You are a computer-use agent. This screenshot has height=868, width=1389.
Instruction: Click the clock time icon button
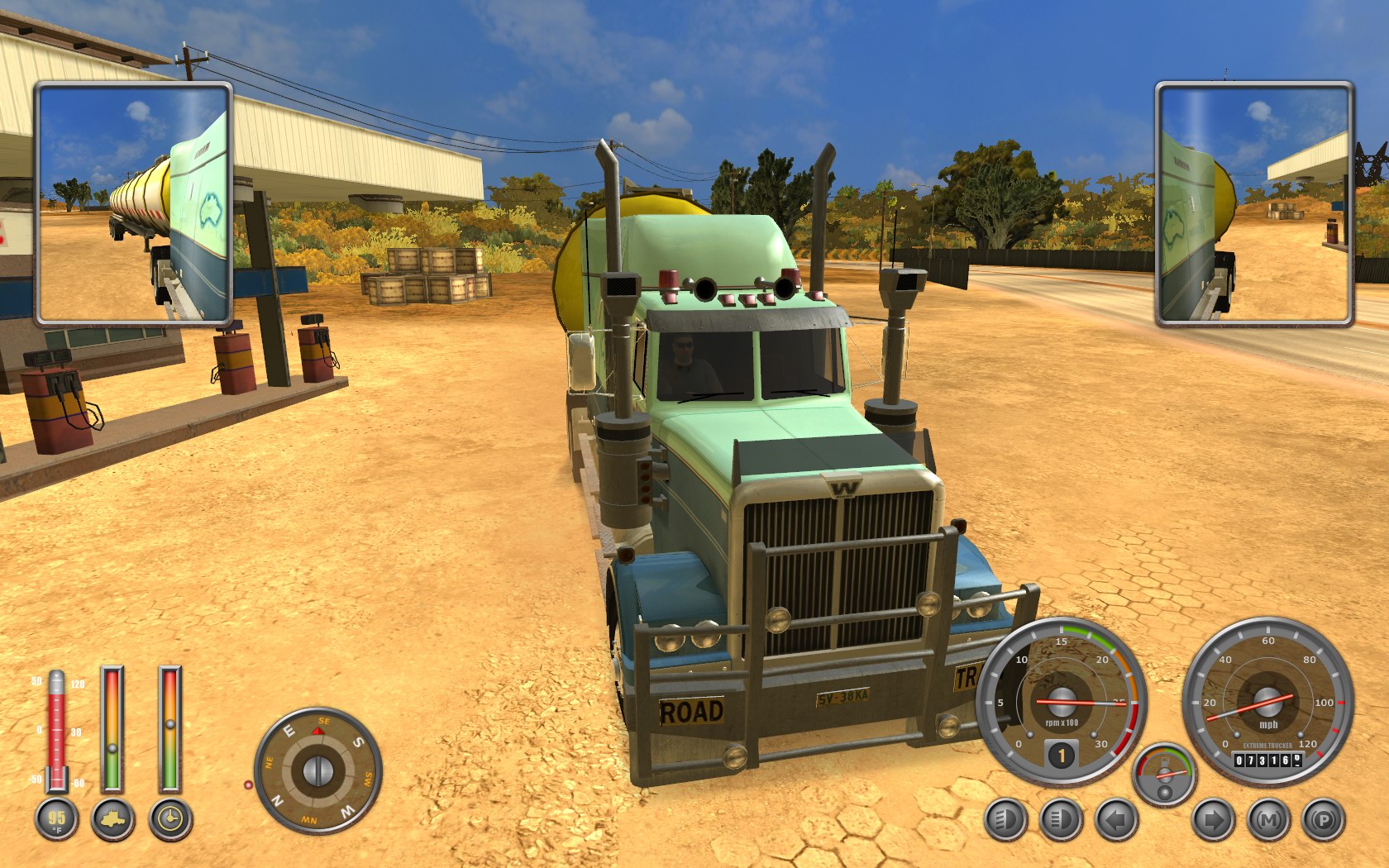click(170, 820)
